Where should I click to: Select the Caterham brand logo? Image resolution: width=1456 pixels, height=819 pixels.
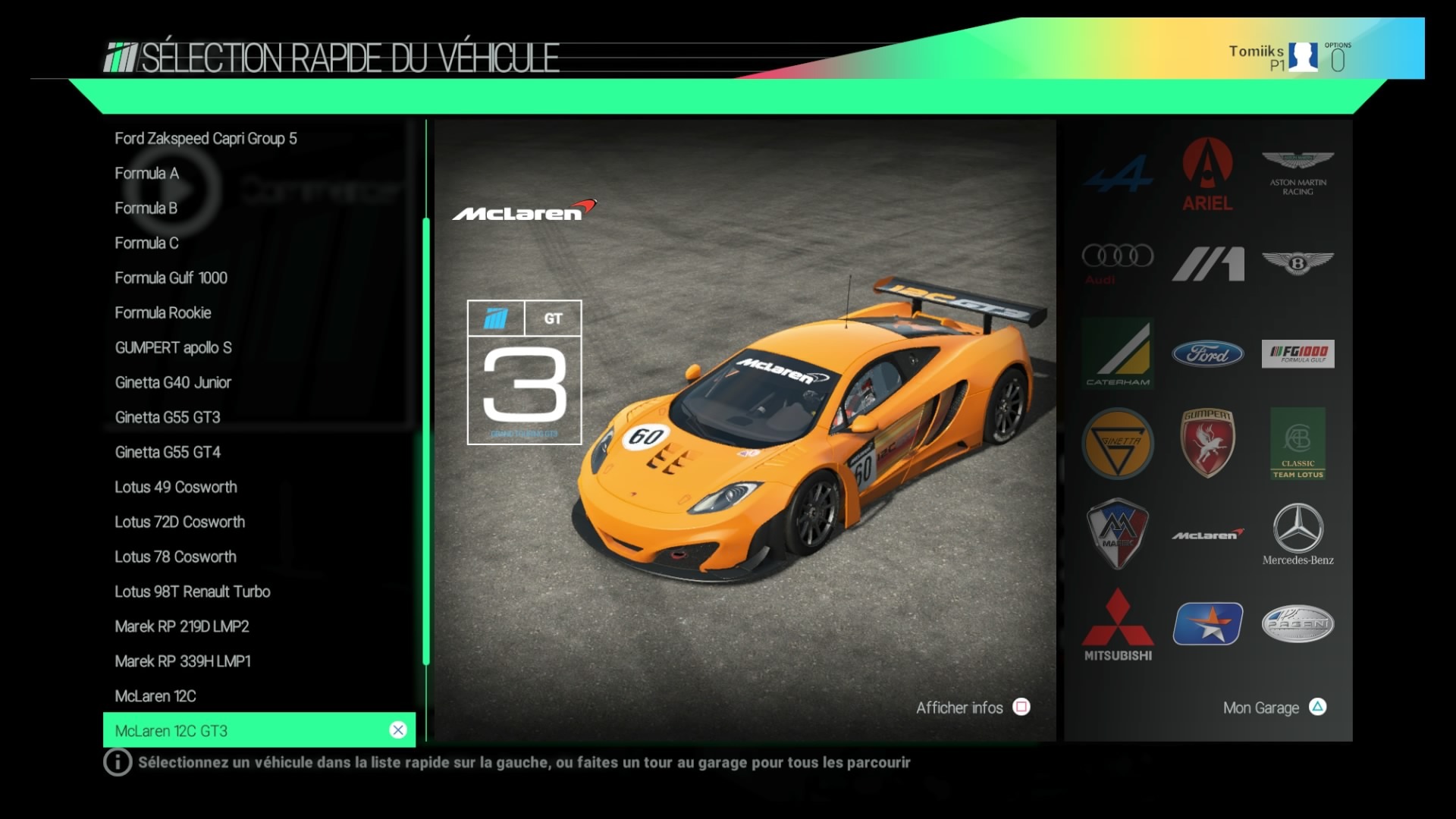(x=1117, y=354)
